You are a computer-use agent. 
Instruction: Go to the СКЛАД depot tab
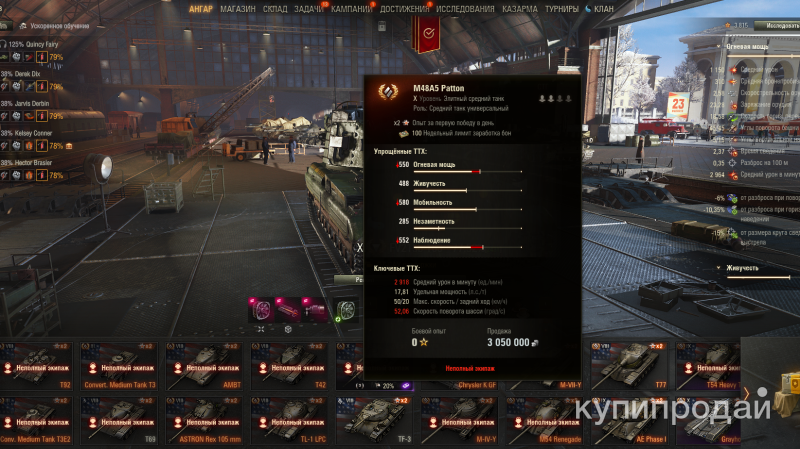[x=275, y=8]
